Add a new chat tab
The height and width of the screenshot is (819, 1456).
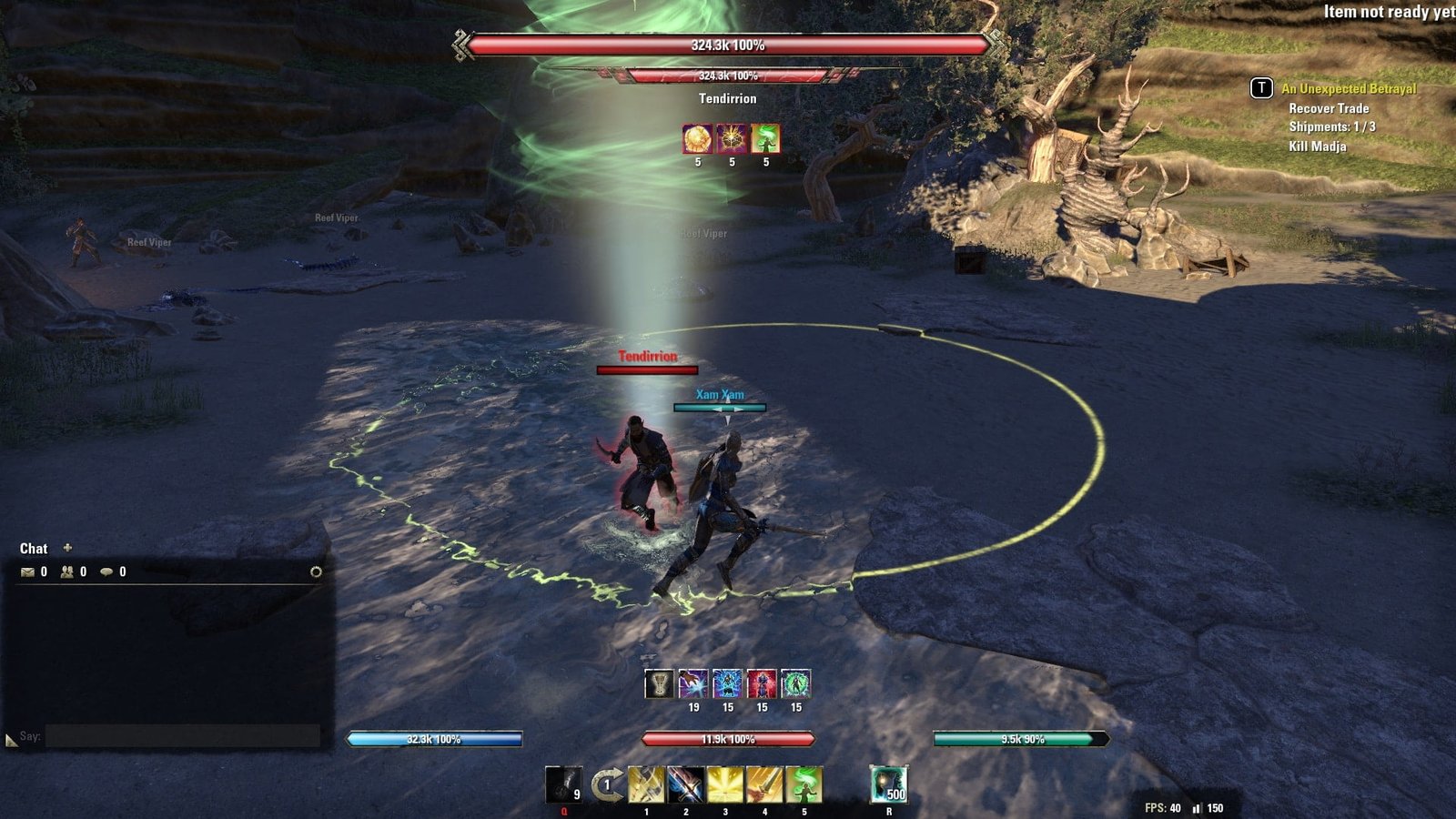(67, 548)
